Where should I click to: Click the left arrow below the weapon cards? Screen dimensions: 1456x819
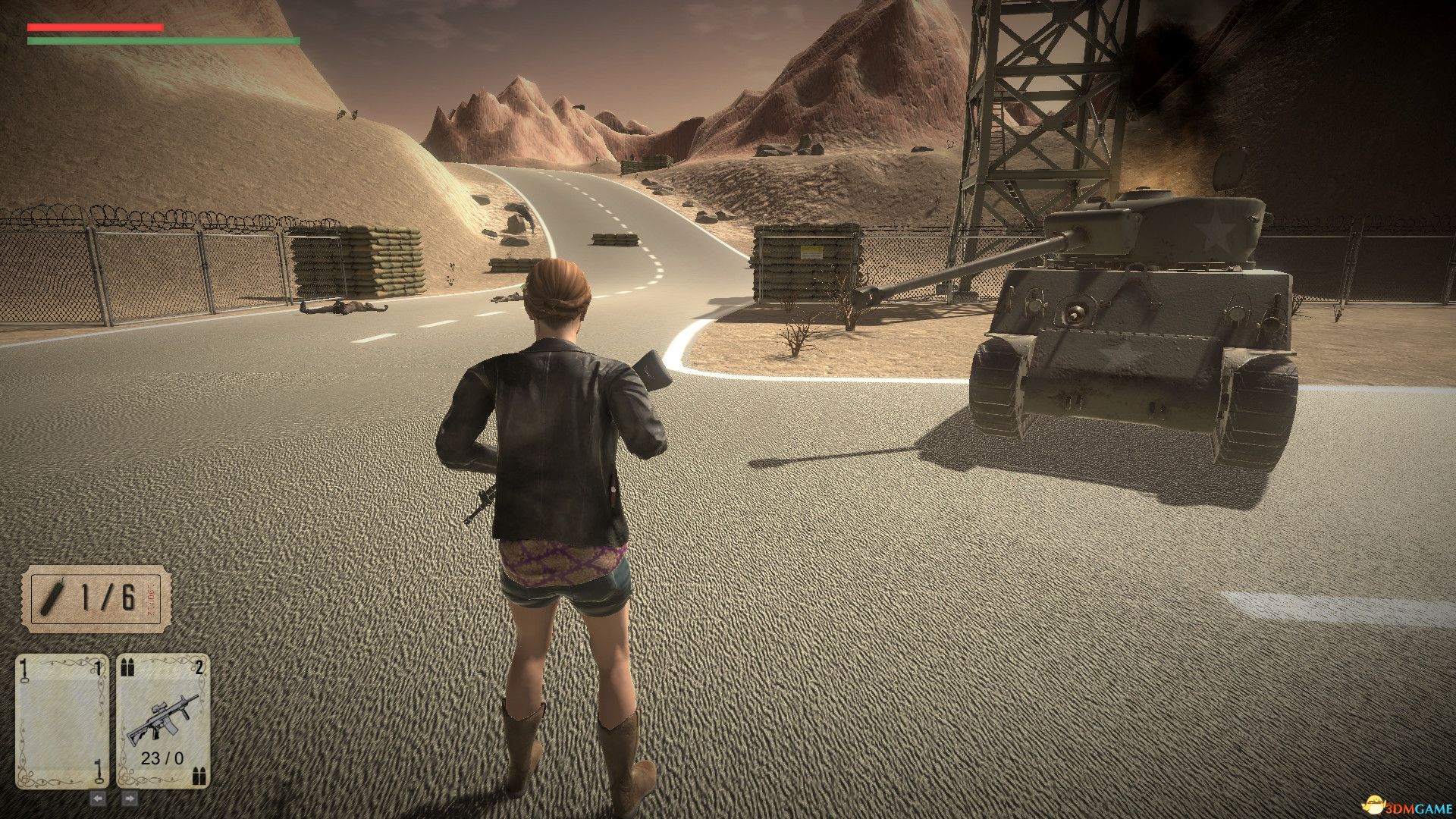pos(99,799)
